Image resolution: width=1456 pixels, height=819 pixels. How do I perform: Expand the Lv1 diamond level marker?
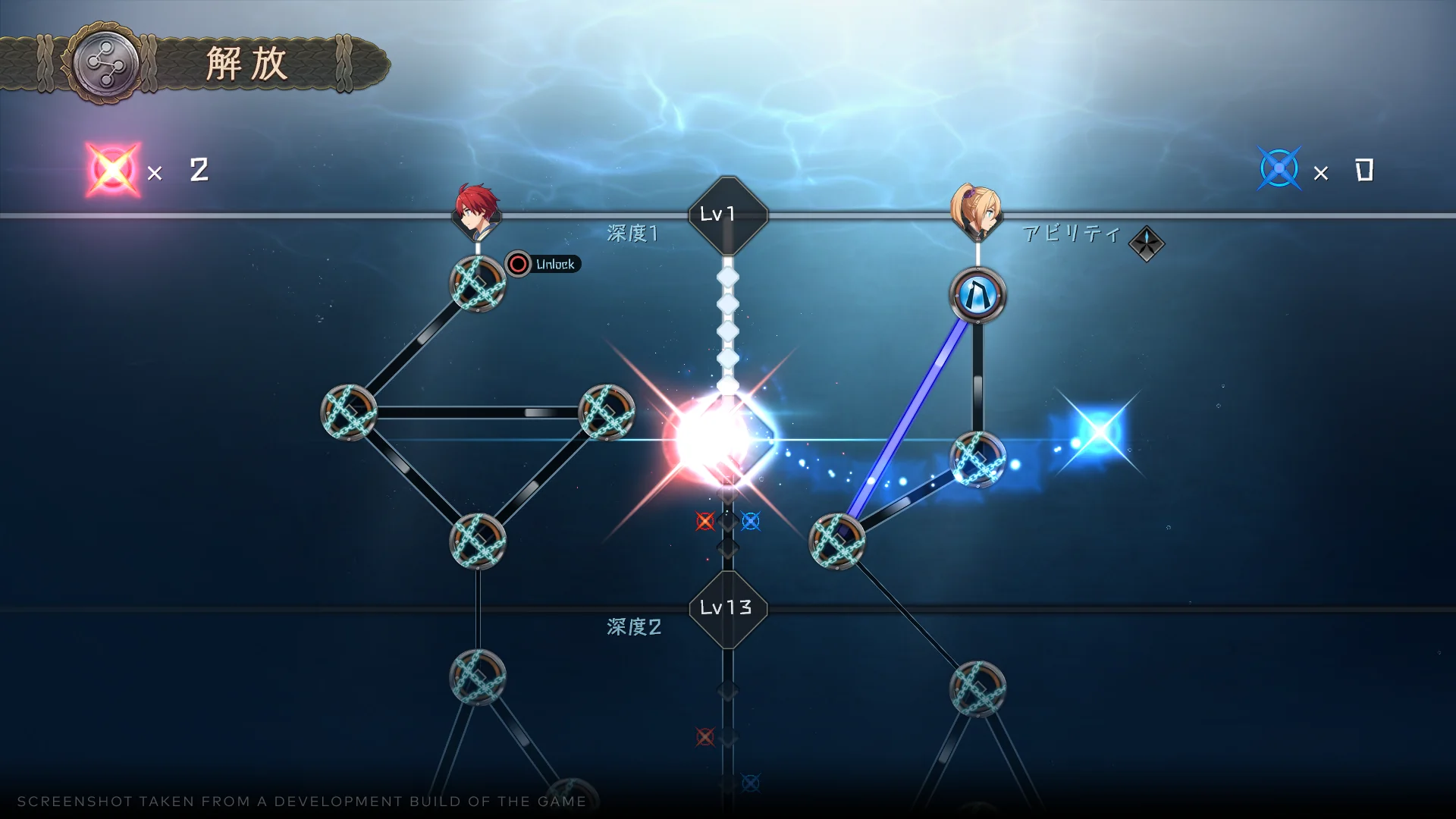726,214
